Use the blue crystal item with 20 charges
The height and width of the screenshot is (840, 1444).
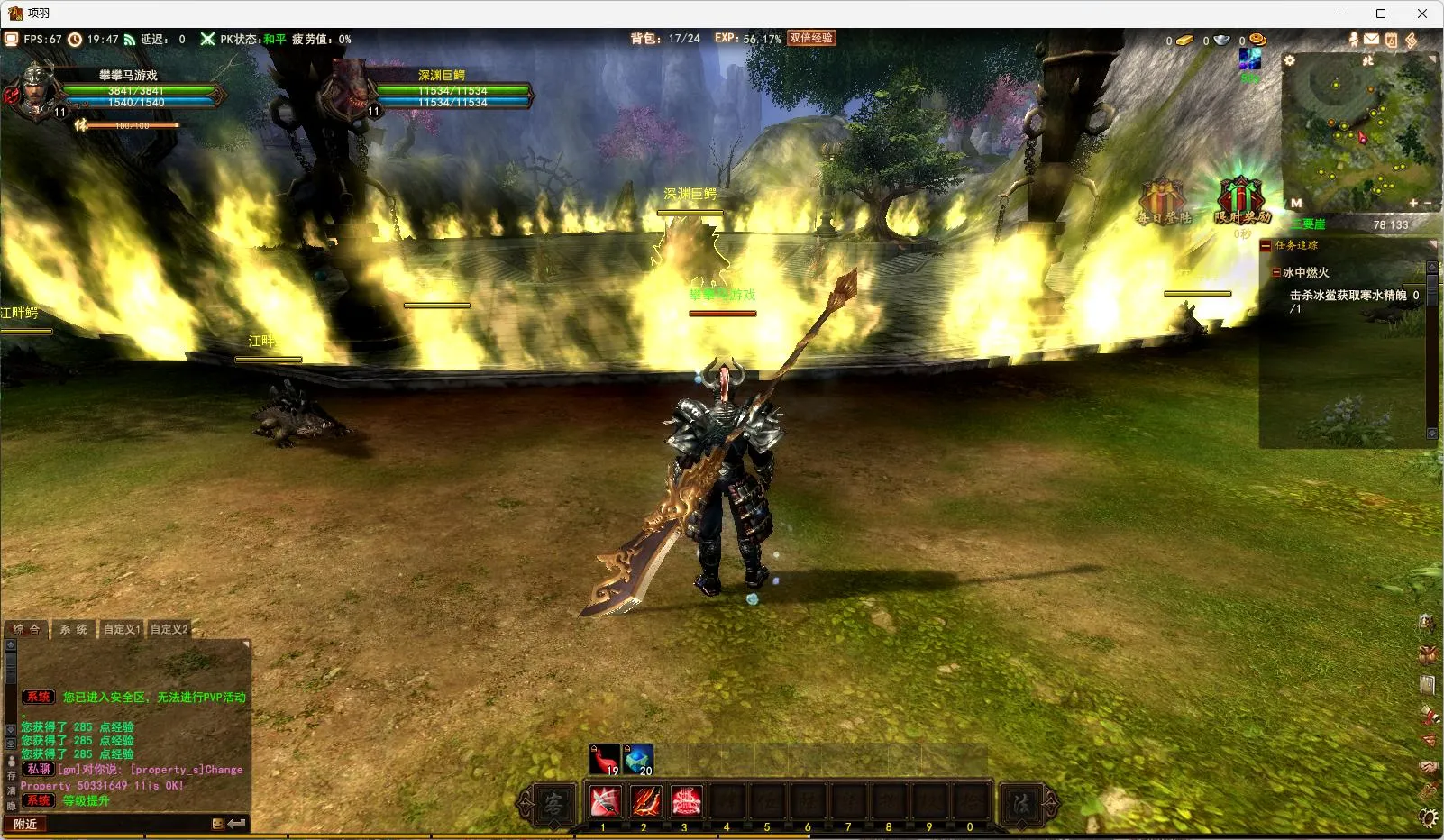pyautogui.click(x=638, y=759)
